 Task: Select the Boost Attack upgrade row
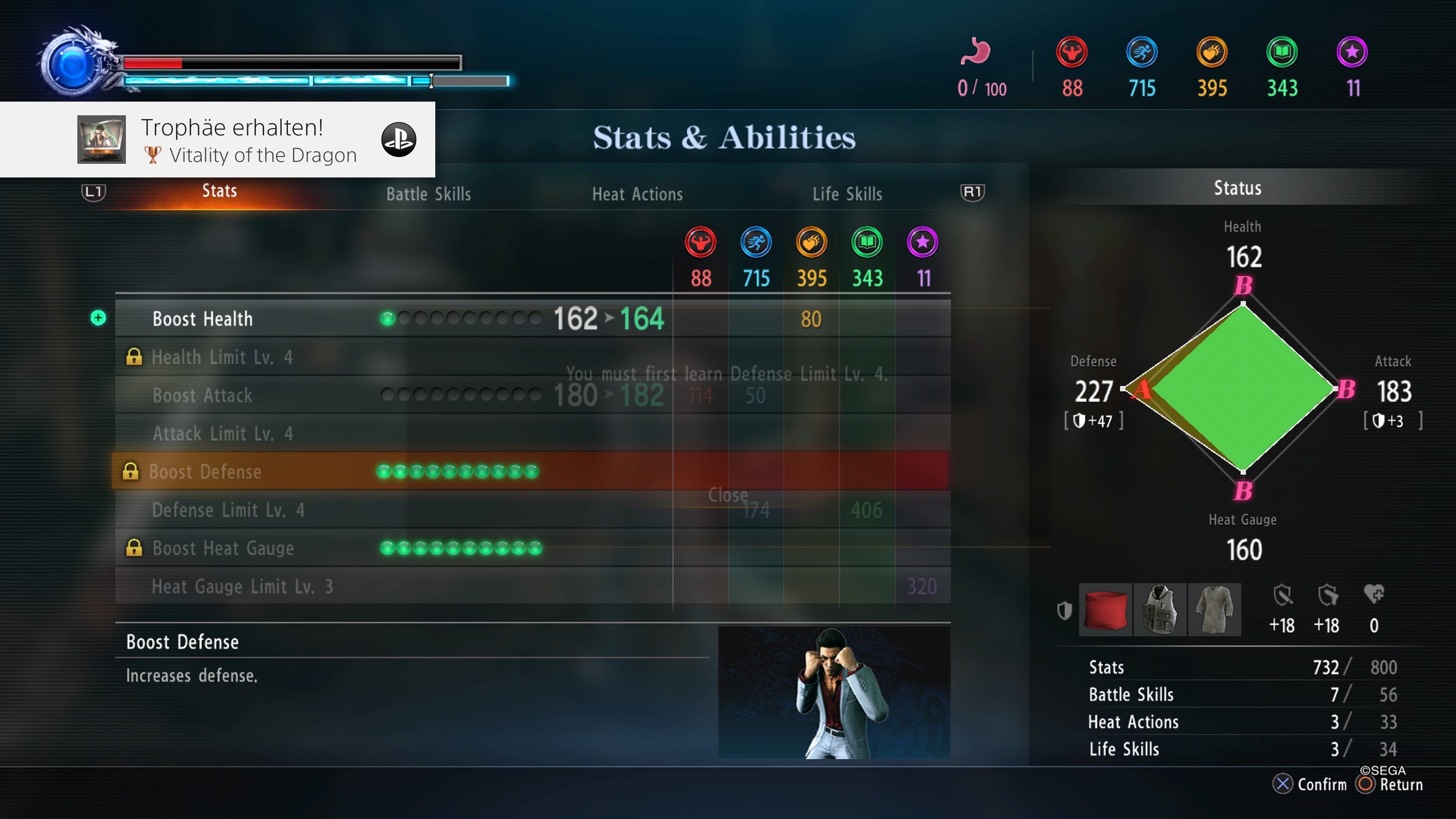[x=202, y=395]
